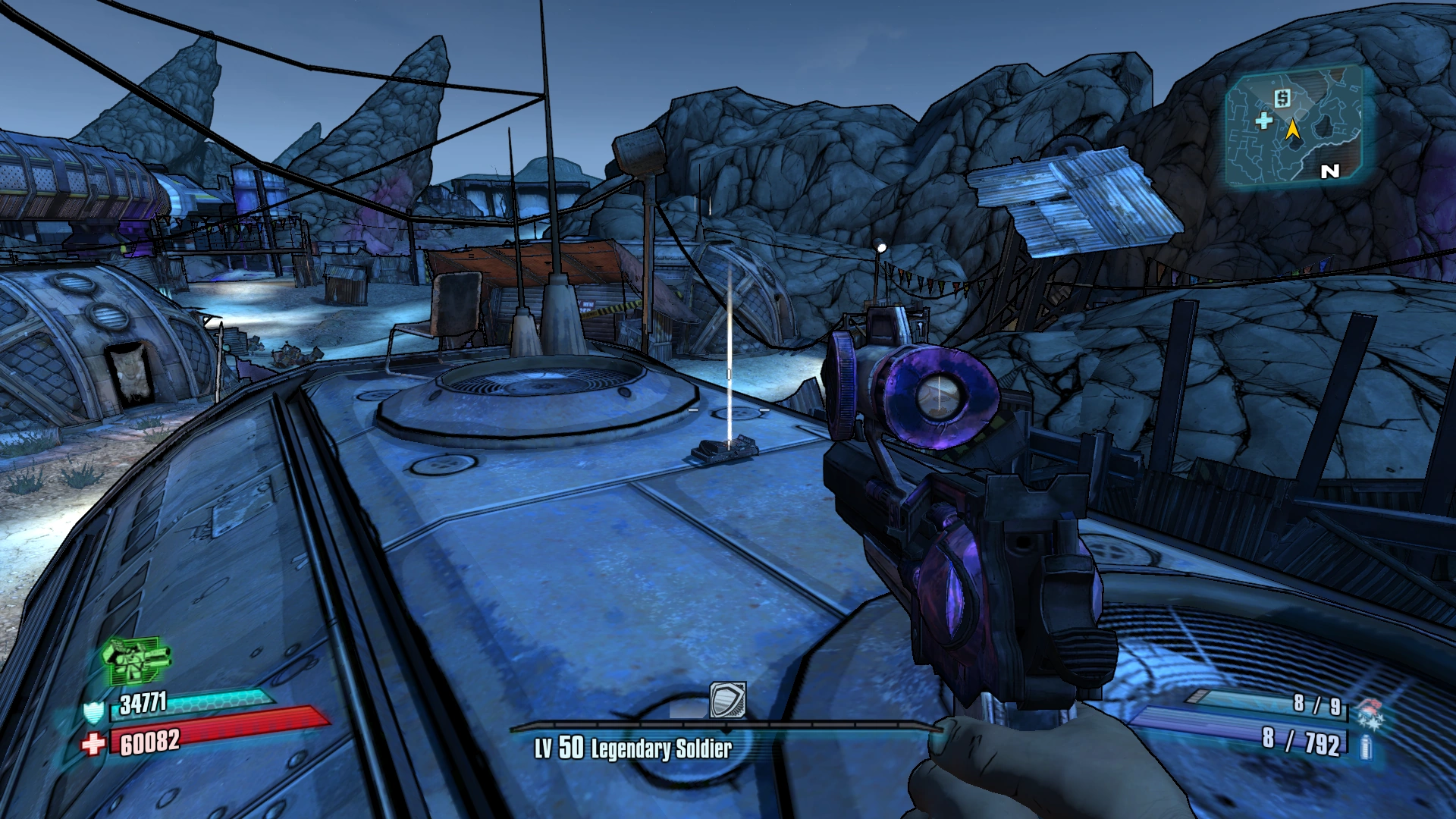
Task: Click the yellow player arrow on minimap
Action: click(1293, 130)
